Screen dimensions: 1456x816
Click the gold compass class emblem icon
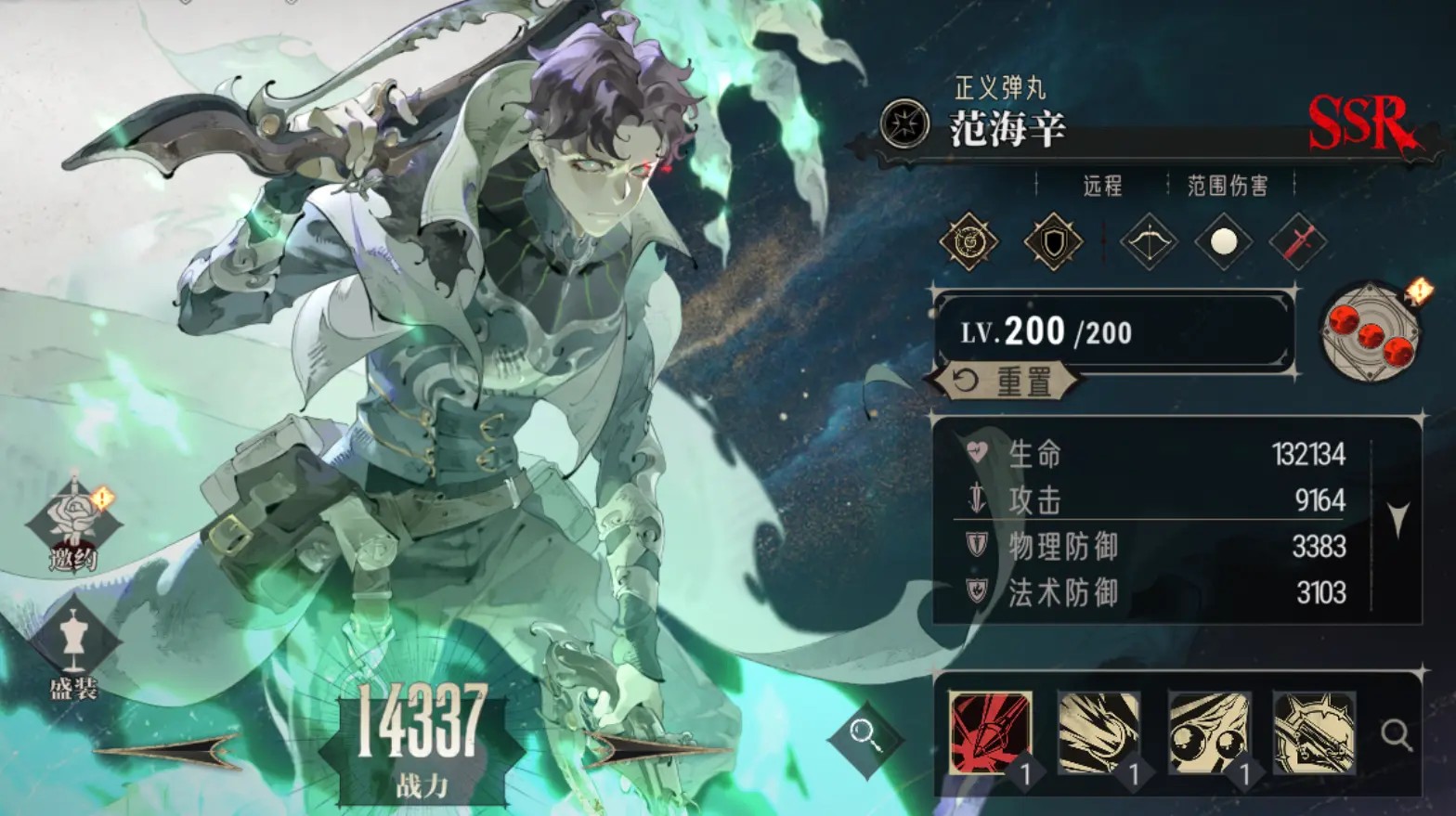coord(969,240)
